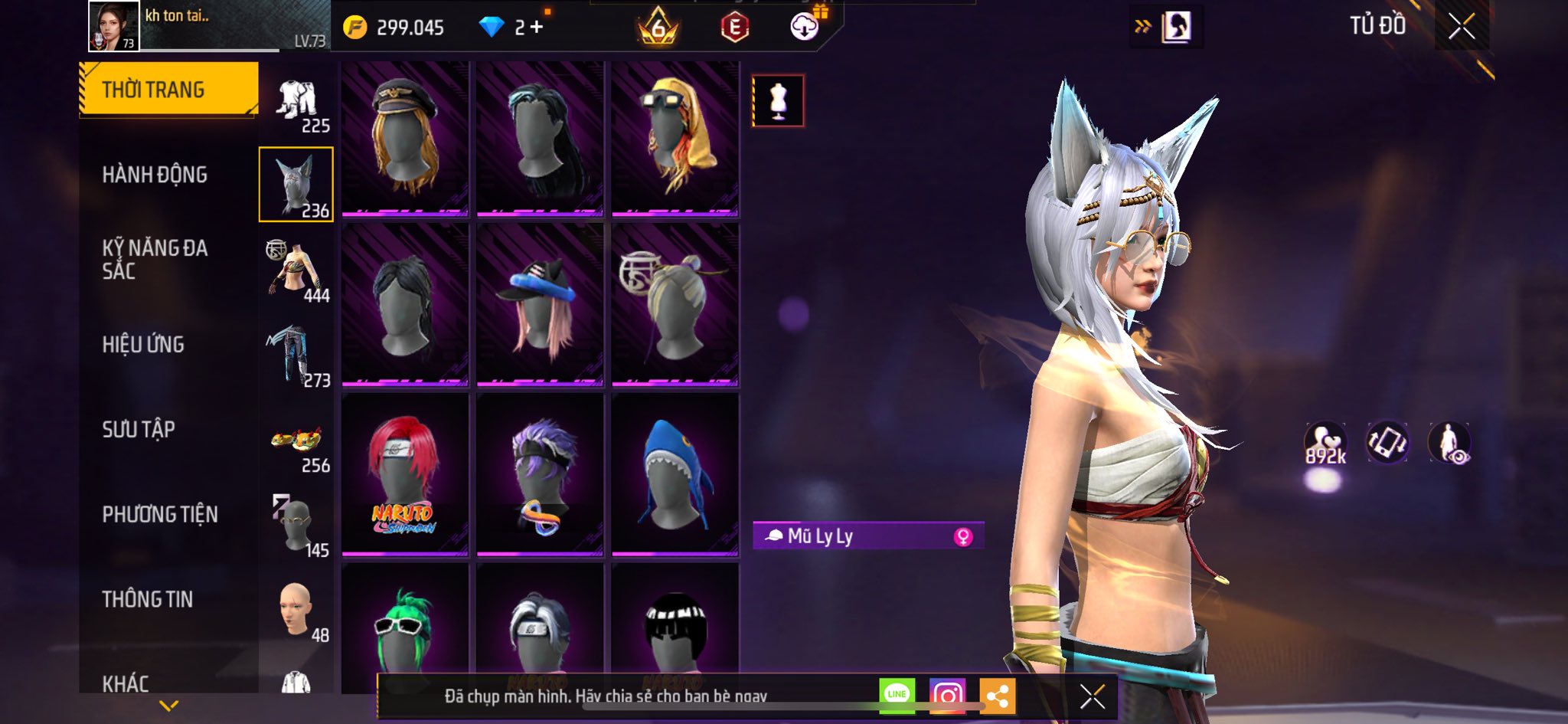Select the blue cap with pink hair
Viewport: 1568px width, 724px height.
540,305
